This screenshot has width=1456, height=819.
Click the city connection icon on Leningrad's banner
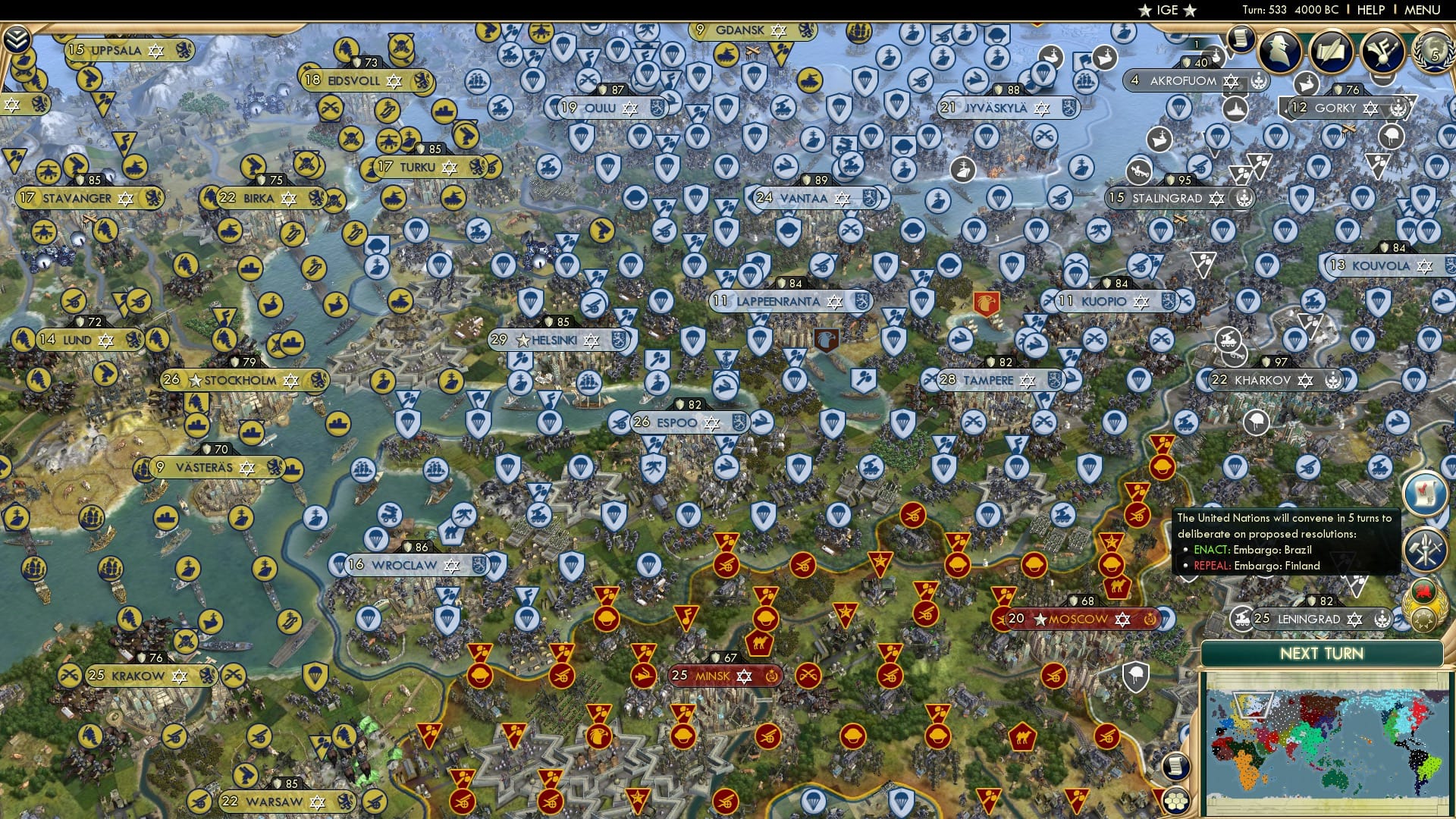pyautogui.click(x=1242, y=620)
